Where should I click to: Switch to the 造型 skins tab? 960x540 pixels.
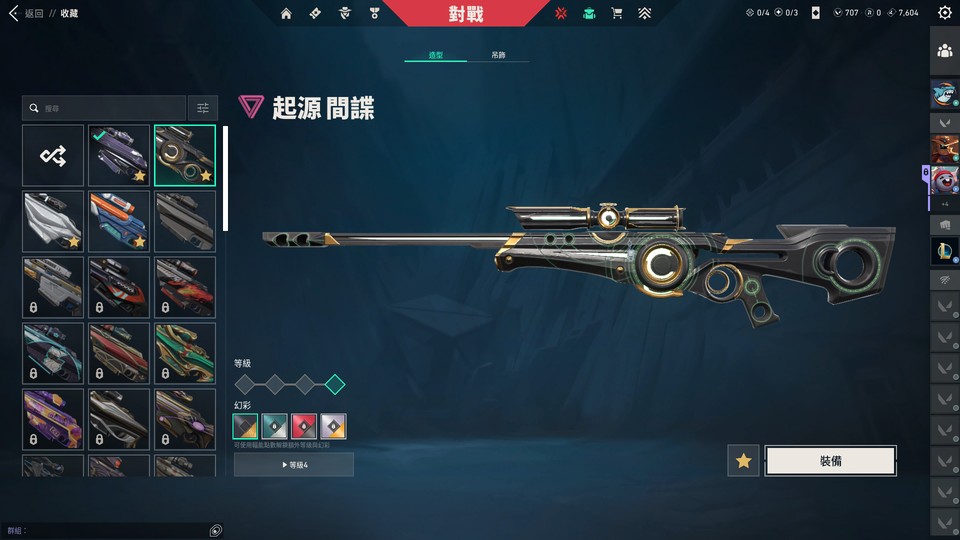pyautogui.click(x=435, y=55)
